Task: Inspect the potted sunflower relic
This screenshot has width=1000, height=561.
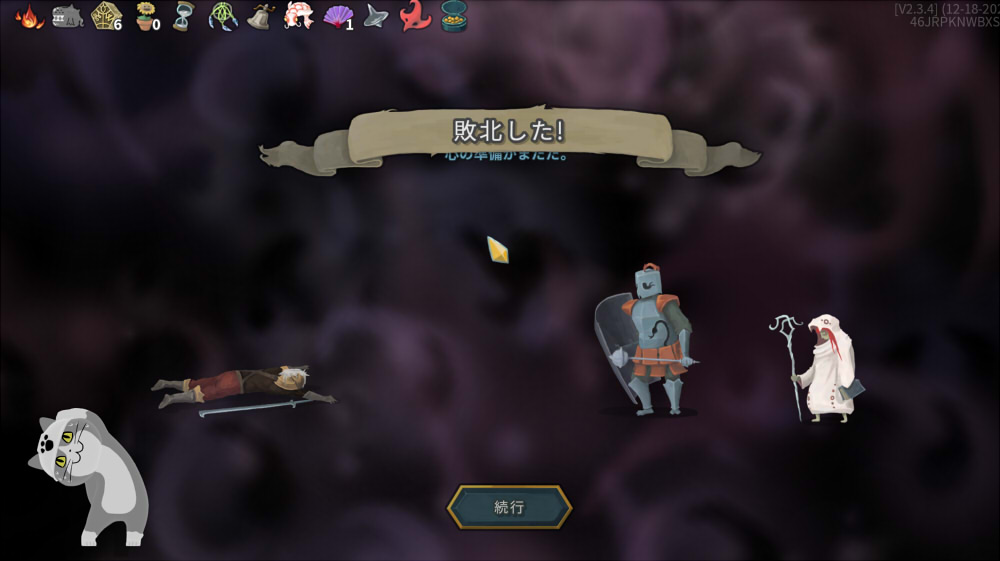Action: [x=146, y=16]
